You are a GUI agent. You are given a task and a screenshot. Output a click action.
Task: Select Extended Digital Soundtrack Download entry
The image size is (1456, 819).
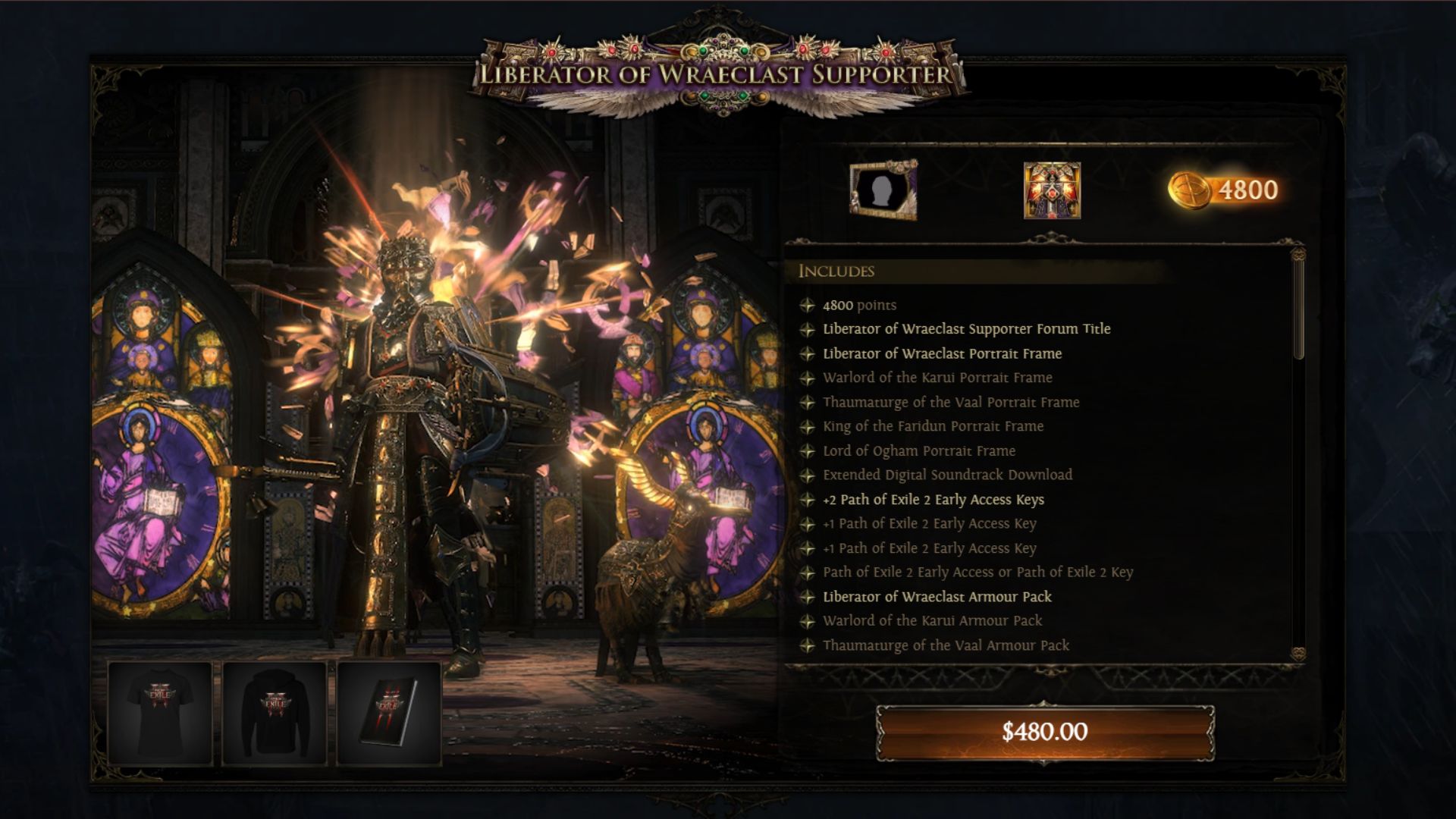point(947,475)
